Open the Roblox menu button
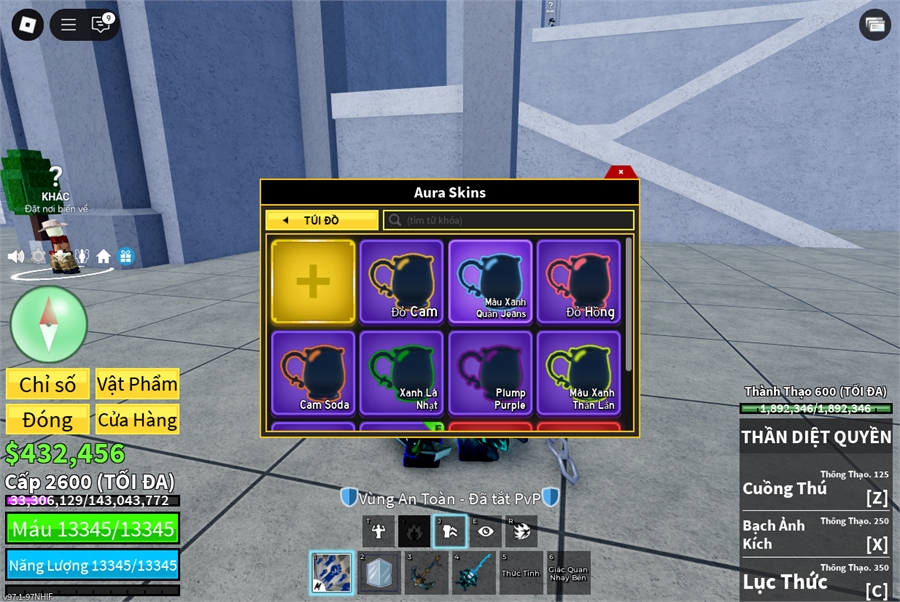This screenshot has height=602, width=900. (27, 25)
